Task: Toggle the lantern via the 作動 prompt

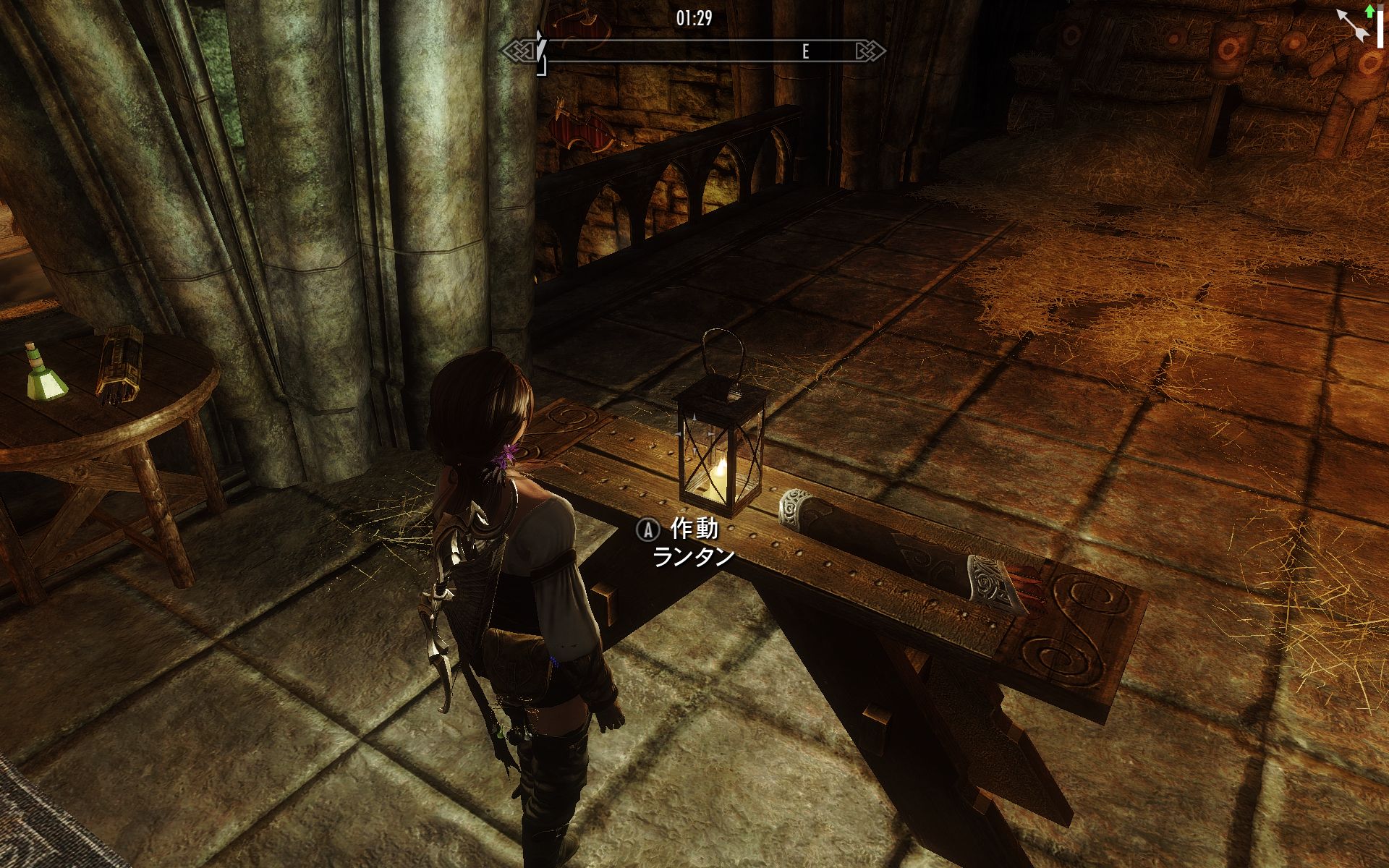Action: [680, 532]
